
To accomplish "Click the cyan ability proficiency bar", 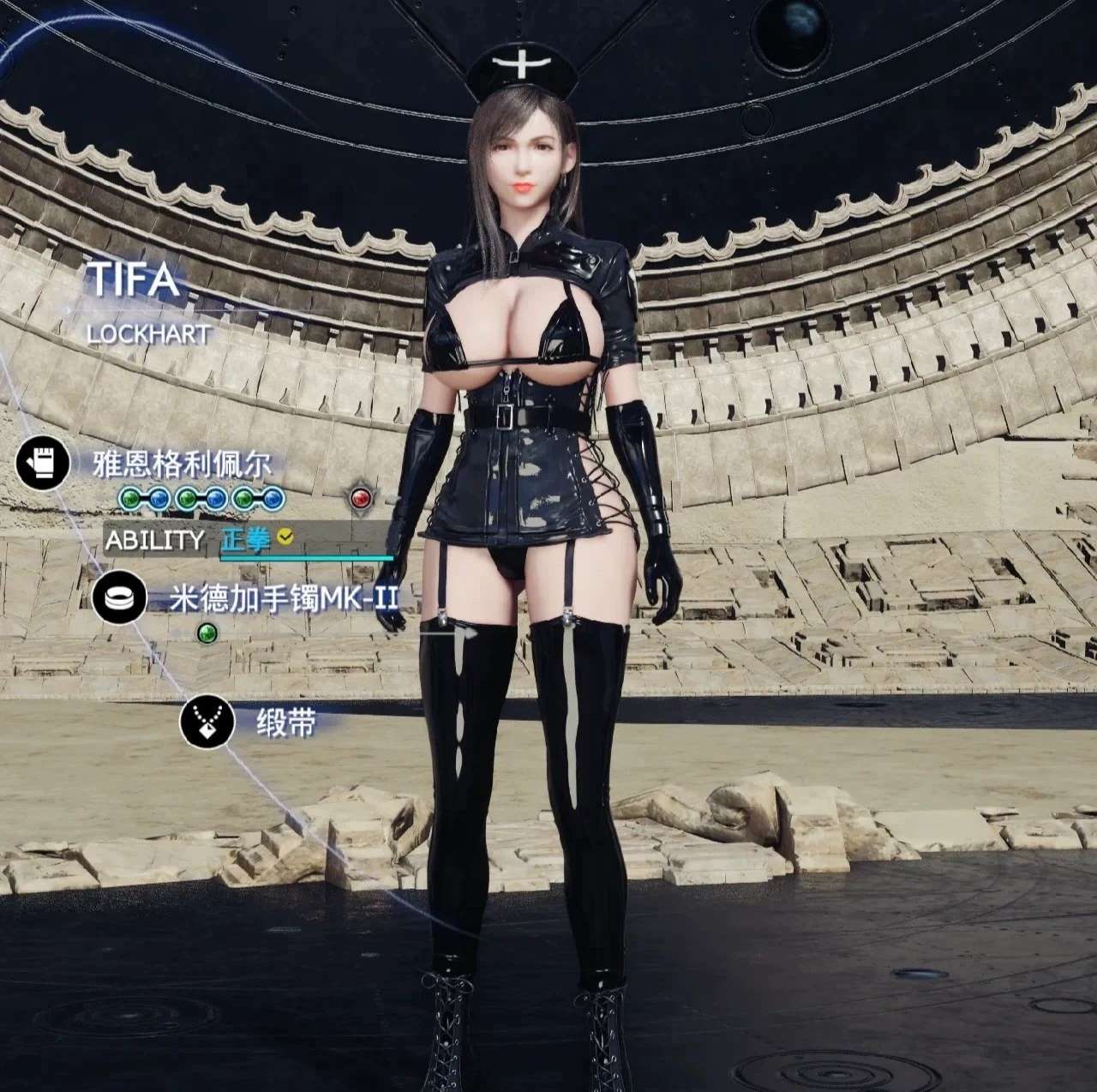I will click(x=305, y=557).
